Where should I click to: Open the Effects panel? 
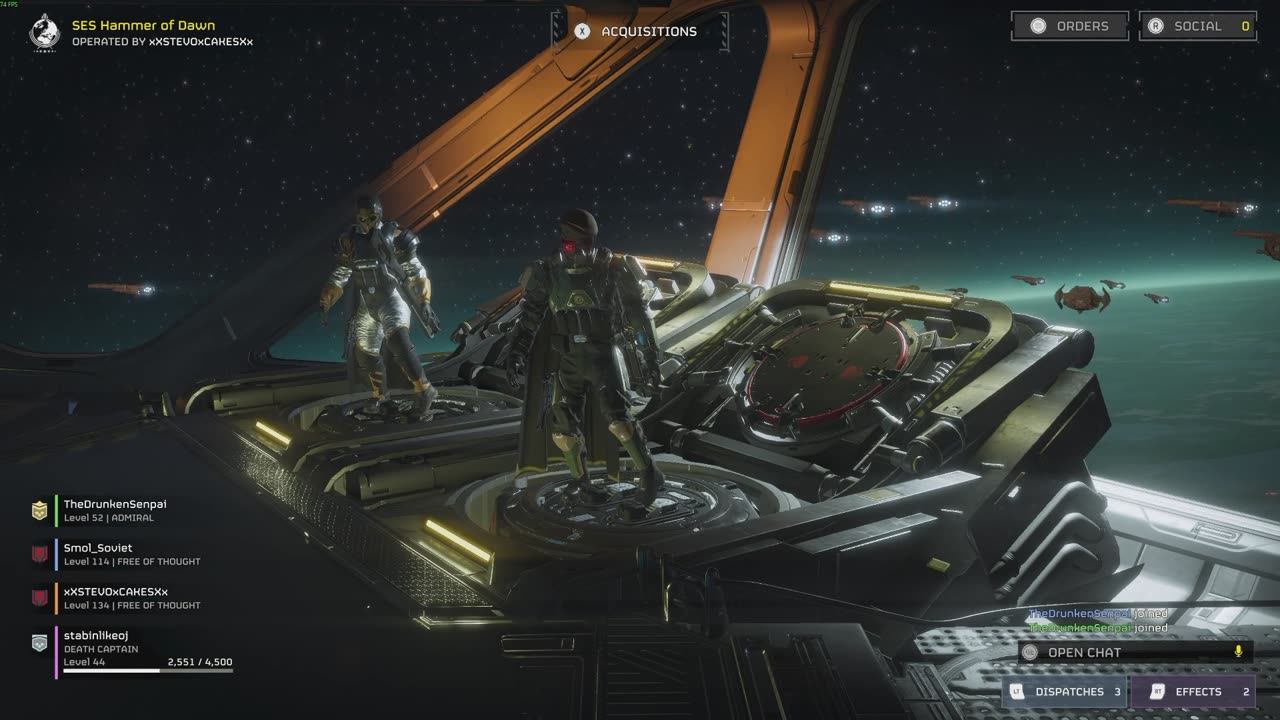(x=1193, y=691)
